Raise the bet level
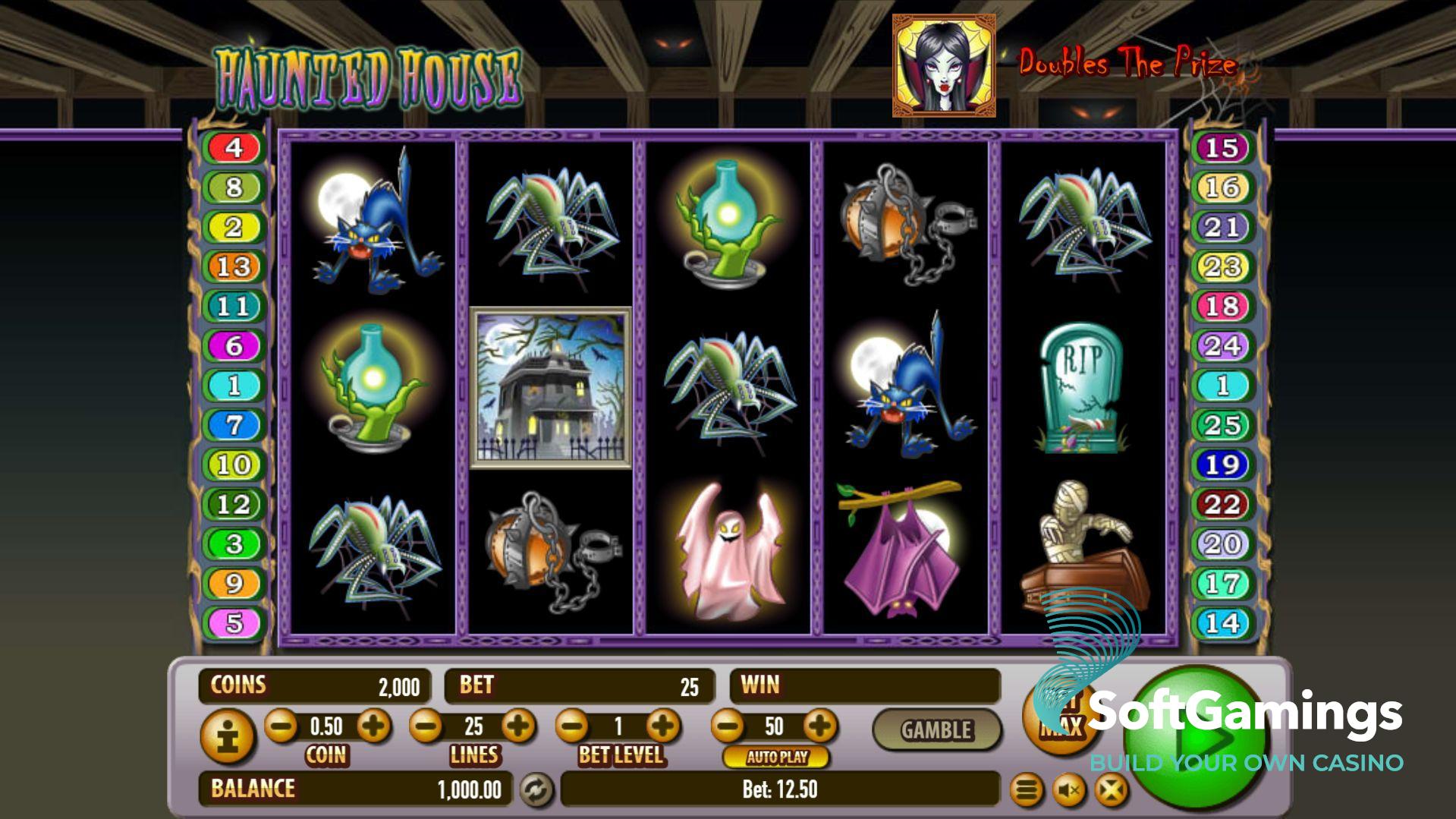This screenshot has height=819, width=1456. click(663, 726)
